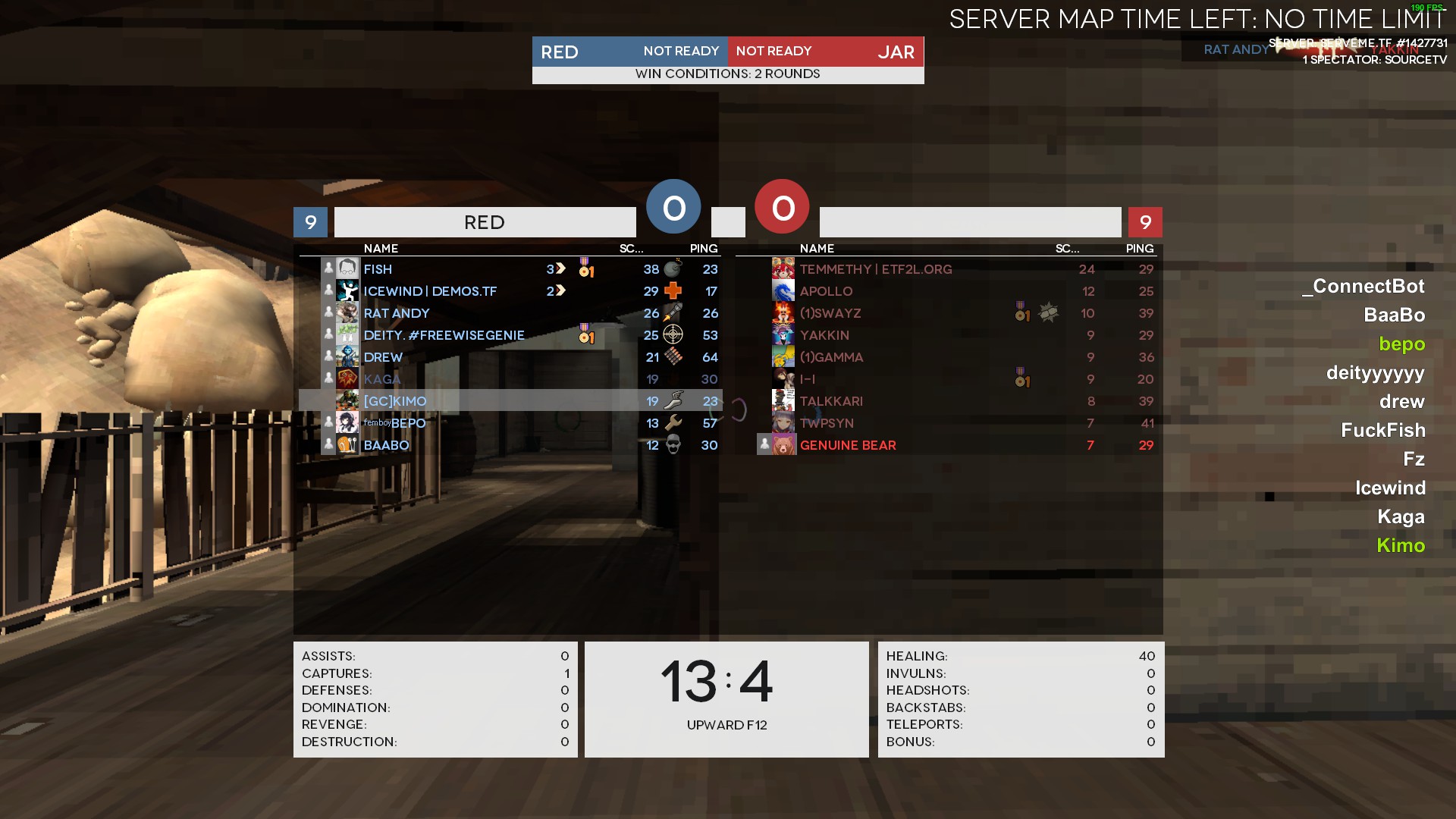The width and height of the screenshot is (1456, 819).
Task: Click FISH's avatar thumbnail
Action: (x=347, y=268)
